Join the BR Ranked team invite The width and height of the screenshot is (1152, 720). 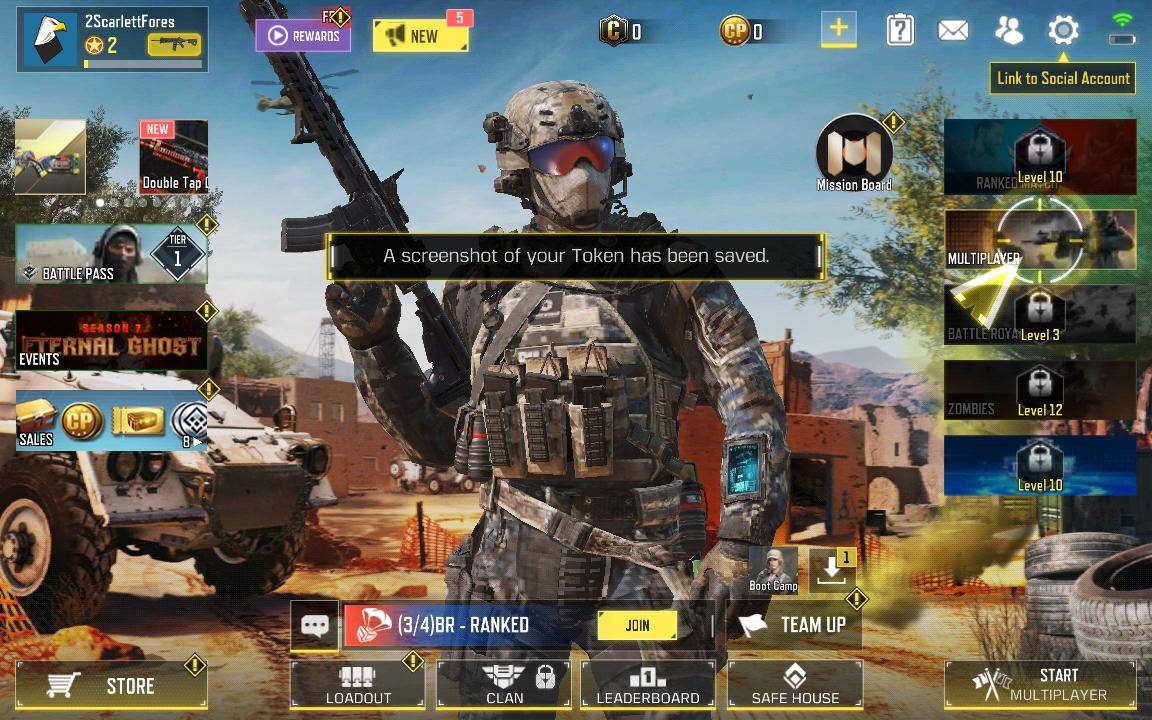(x=637, y=625)
